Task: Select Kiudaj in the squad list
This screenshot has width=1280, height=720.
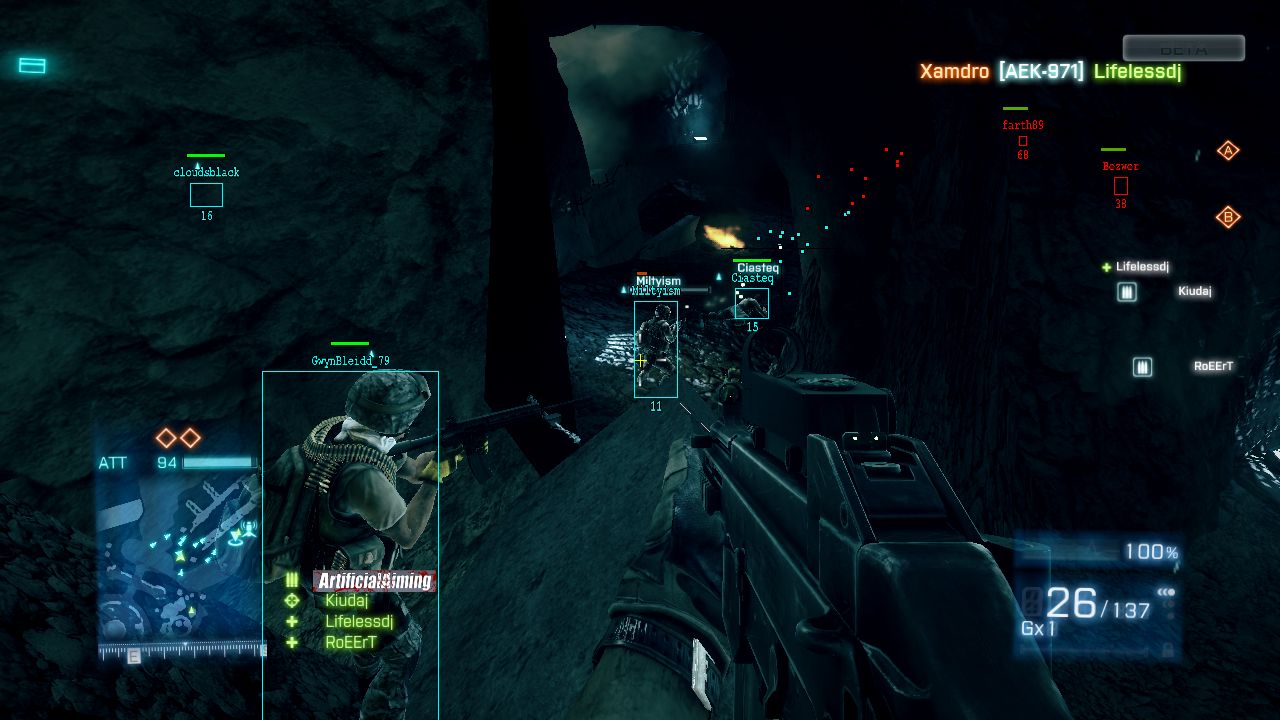Action: coord(346,601)
